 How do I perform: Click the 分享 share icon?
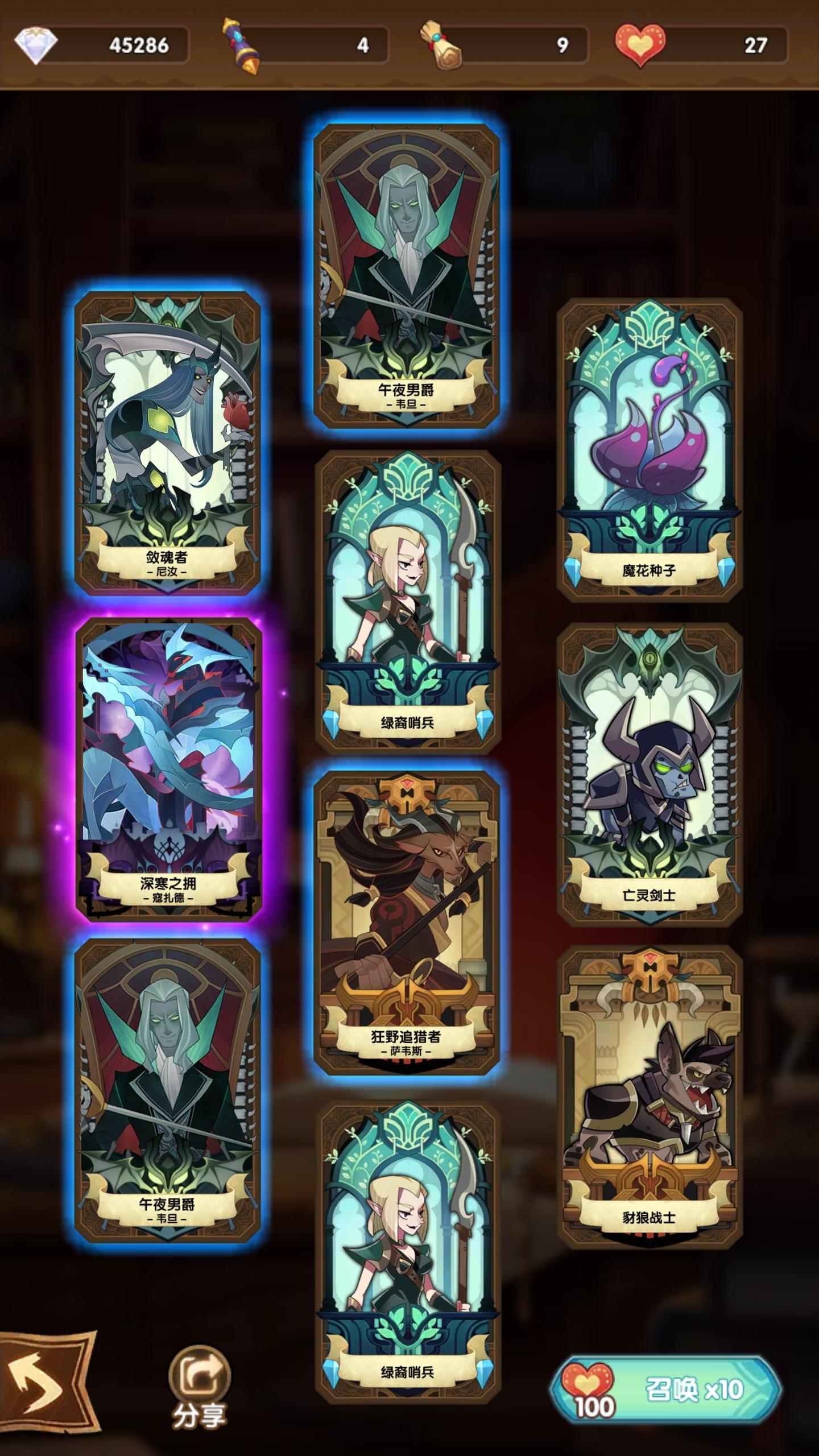click(199, 1370)
